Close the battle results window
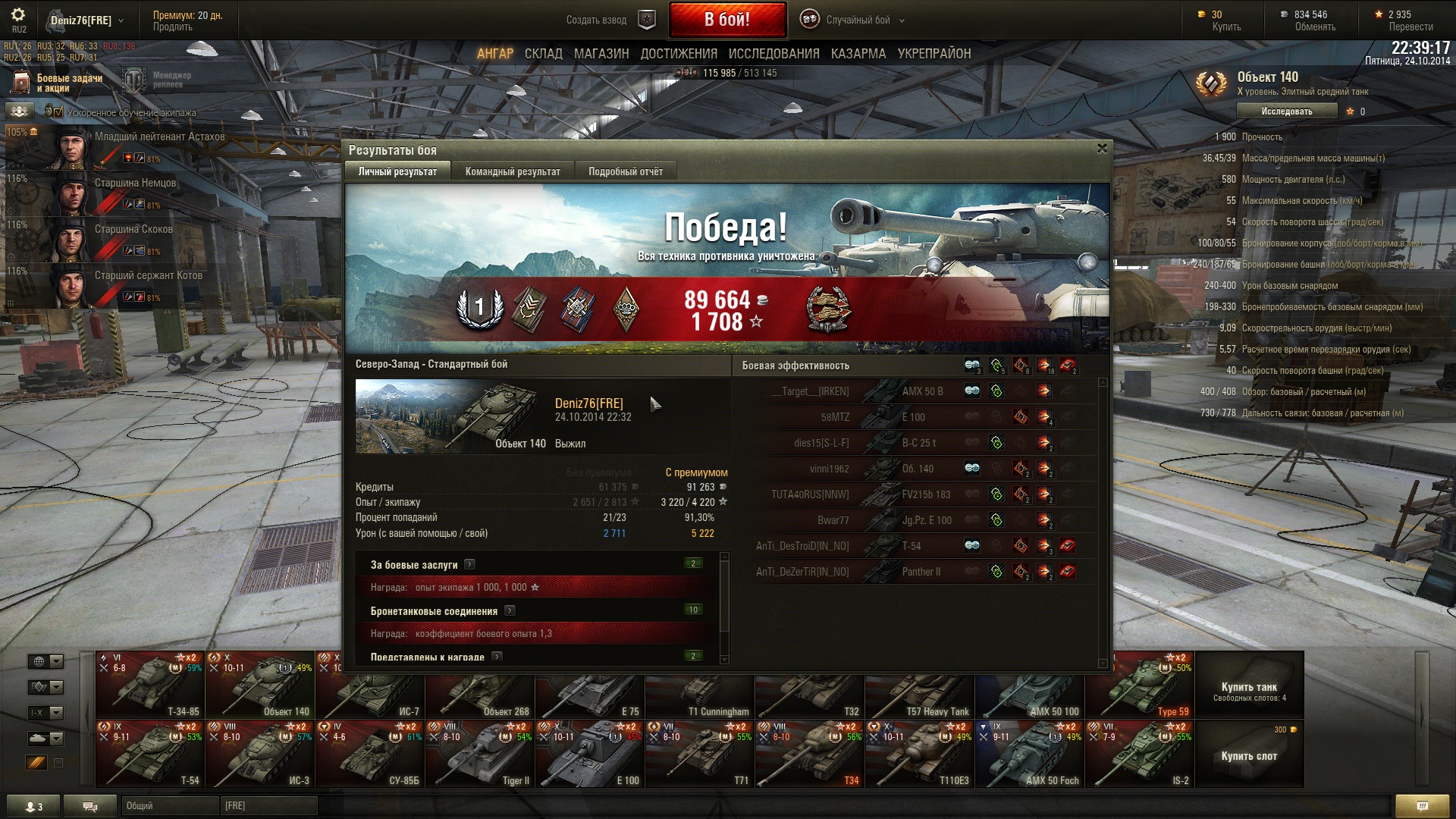Screen dimensions: 1456x819 (x=1102, y=149)
